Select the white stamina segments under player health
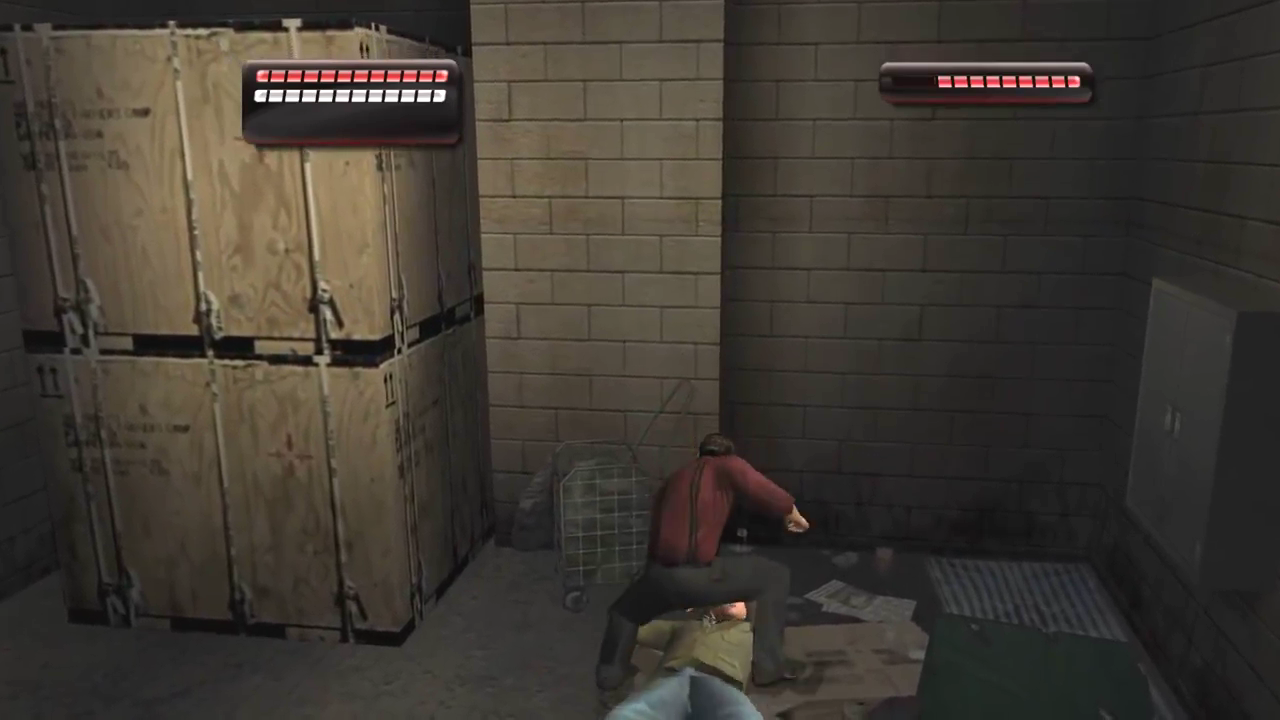 [350, 96]
